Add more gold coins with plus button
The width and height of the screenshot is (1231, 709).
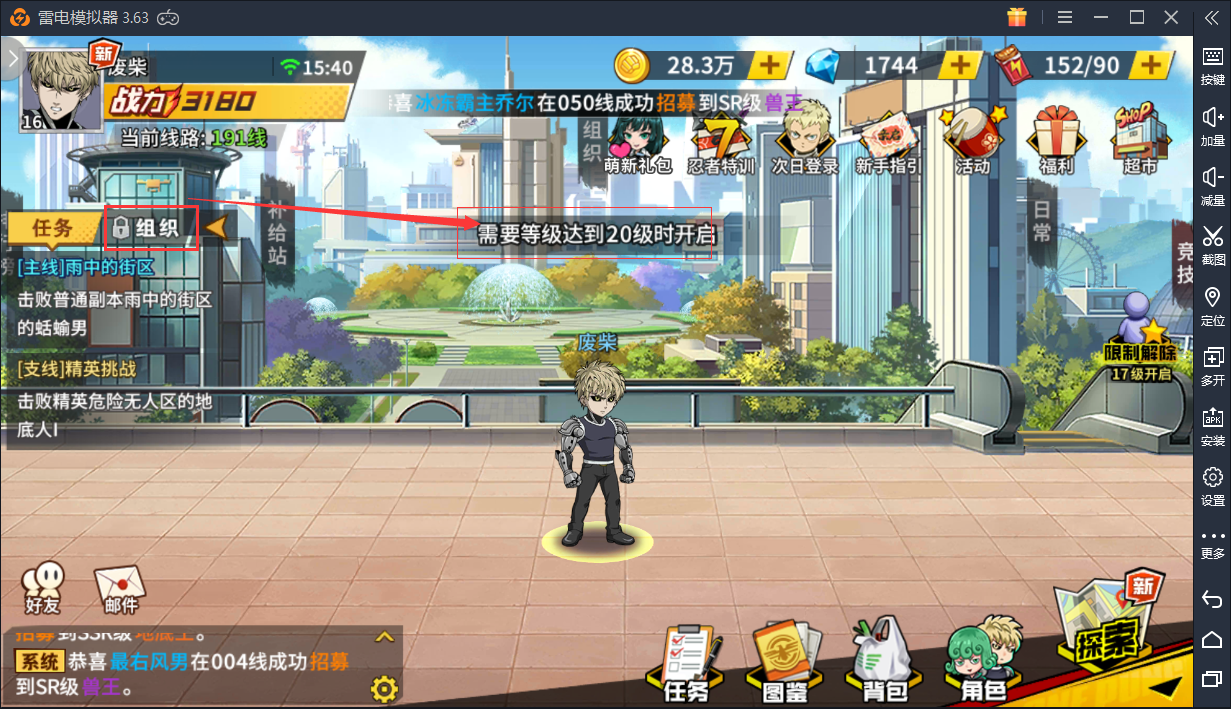pyautogui.click(x=770, y=66)
